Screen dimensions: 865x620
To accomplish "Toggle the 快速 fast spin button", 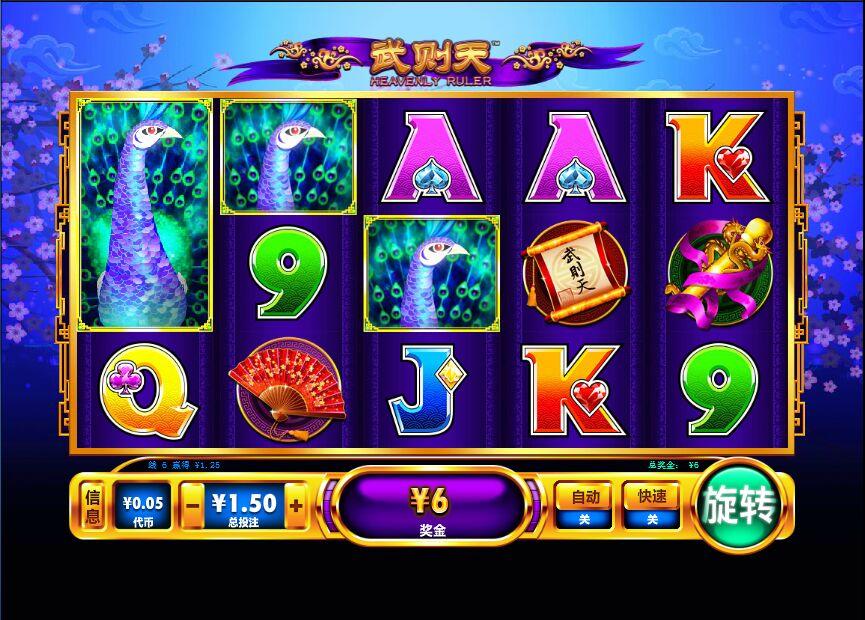I will click(x=651, y=506).
